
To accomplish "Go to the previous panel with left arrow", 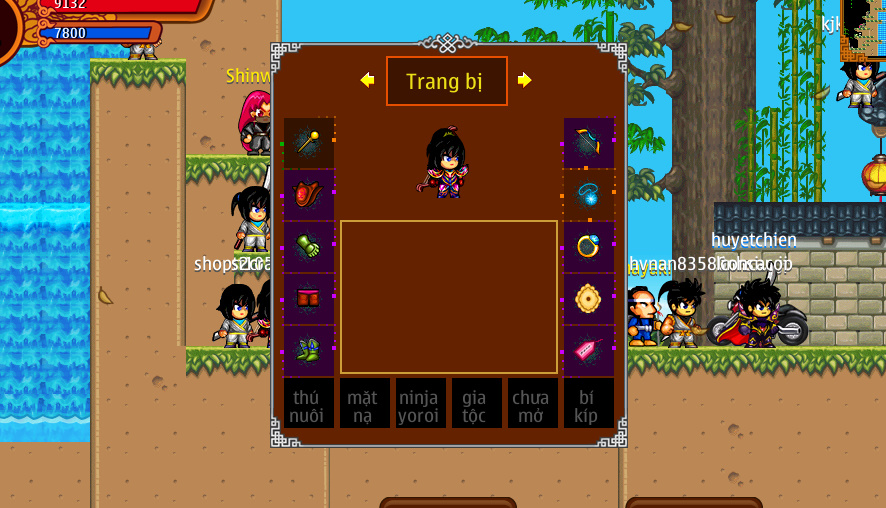I will 367,80.
